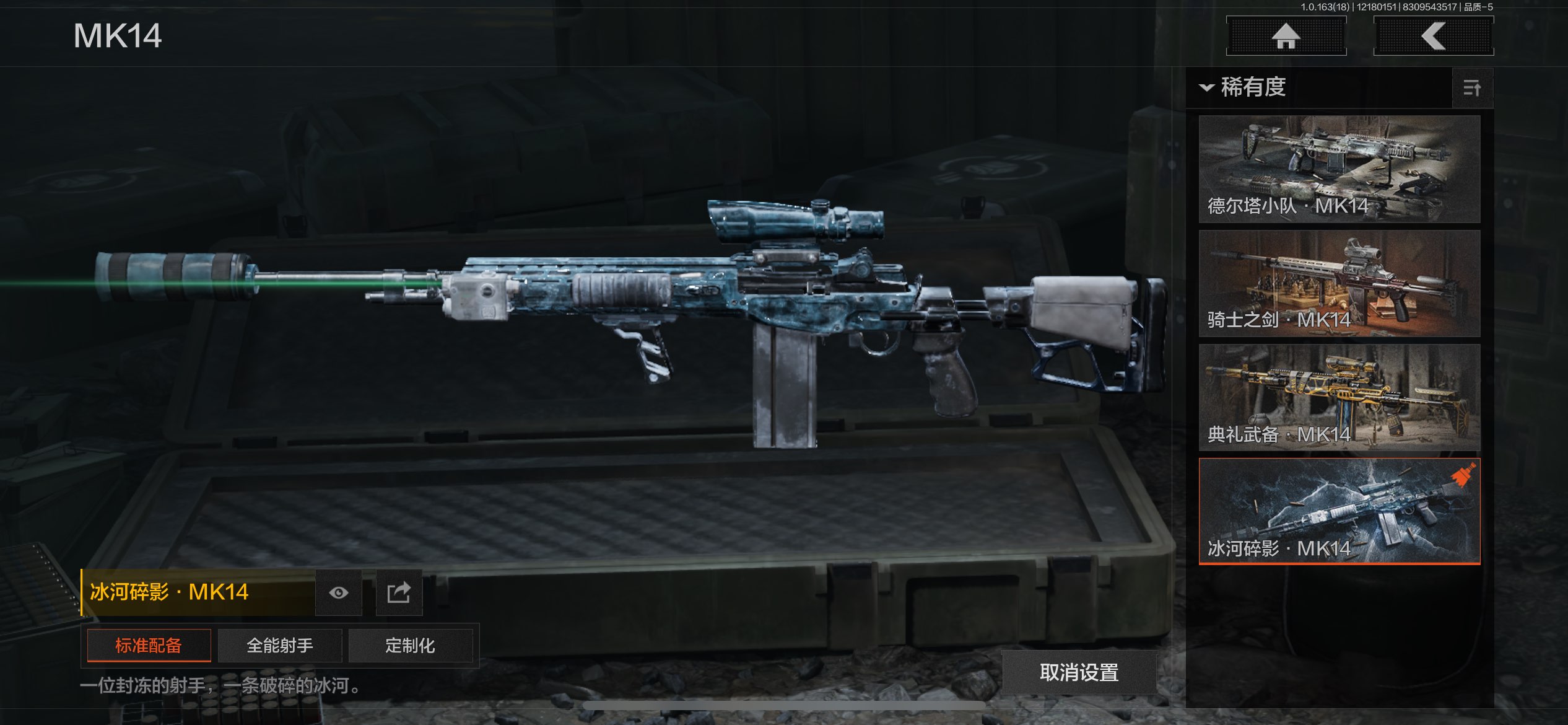Open the 稀有度 sort dropdown
1568x725 pixels.
click(x=1245, y=87)
